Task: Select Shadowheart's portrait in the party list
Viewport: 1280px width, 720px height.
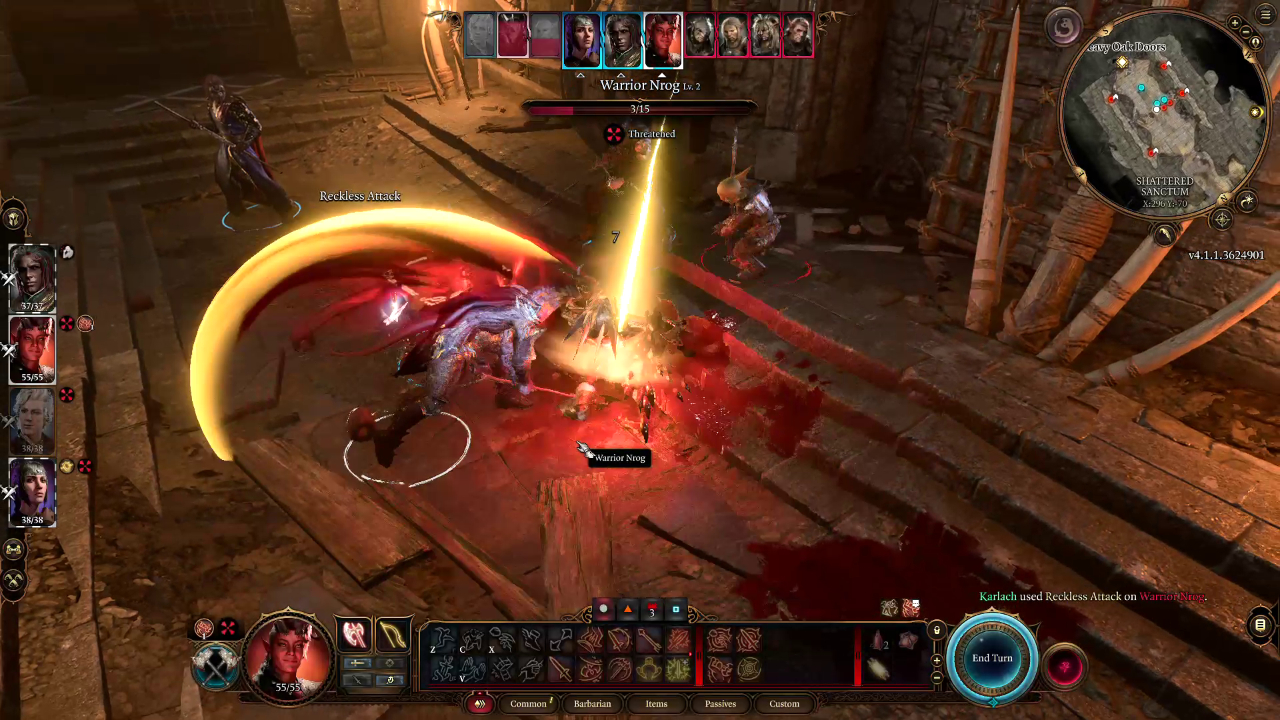Action: click(x=31, y=490)
